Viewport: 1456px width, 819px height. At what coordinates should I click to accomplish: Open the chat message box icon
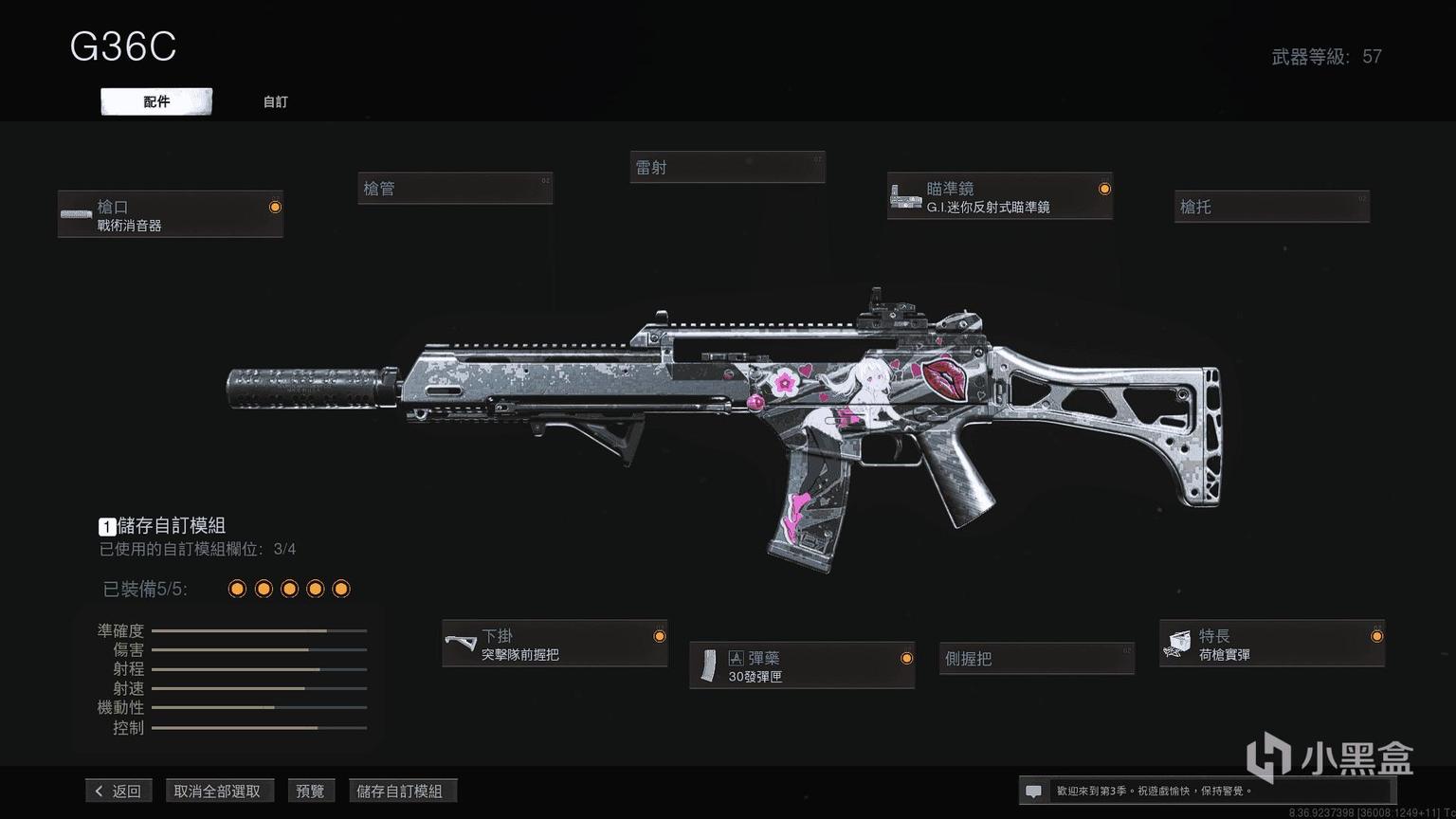(1034, 791)
